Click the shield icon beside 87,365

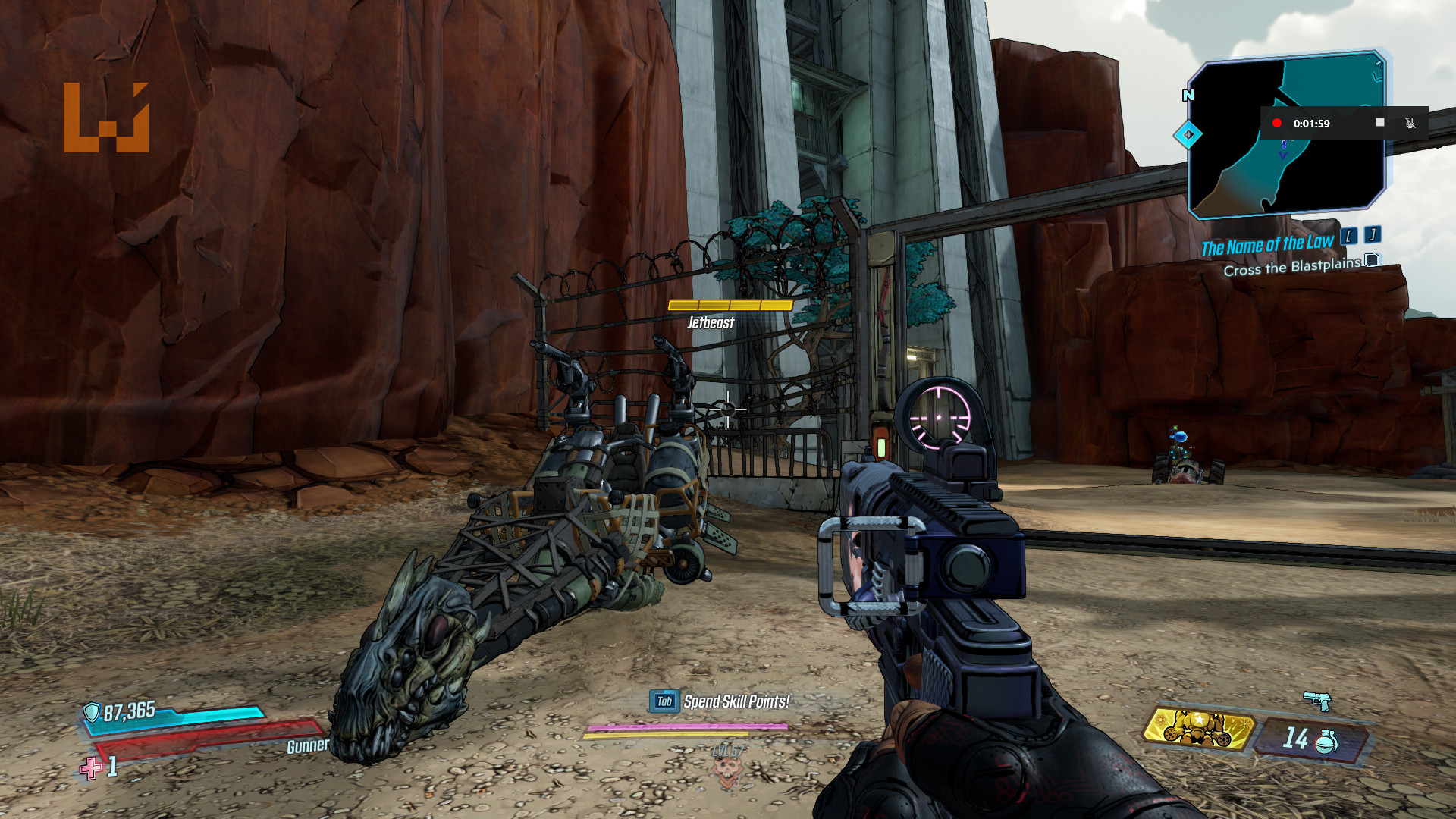92,712
